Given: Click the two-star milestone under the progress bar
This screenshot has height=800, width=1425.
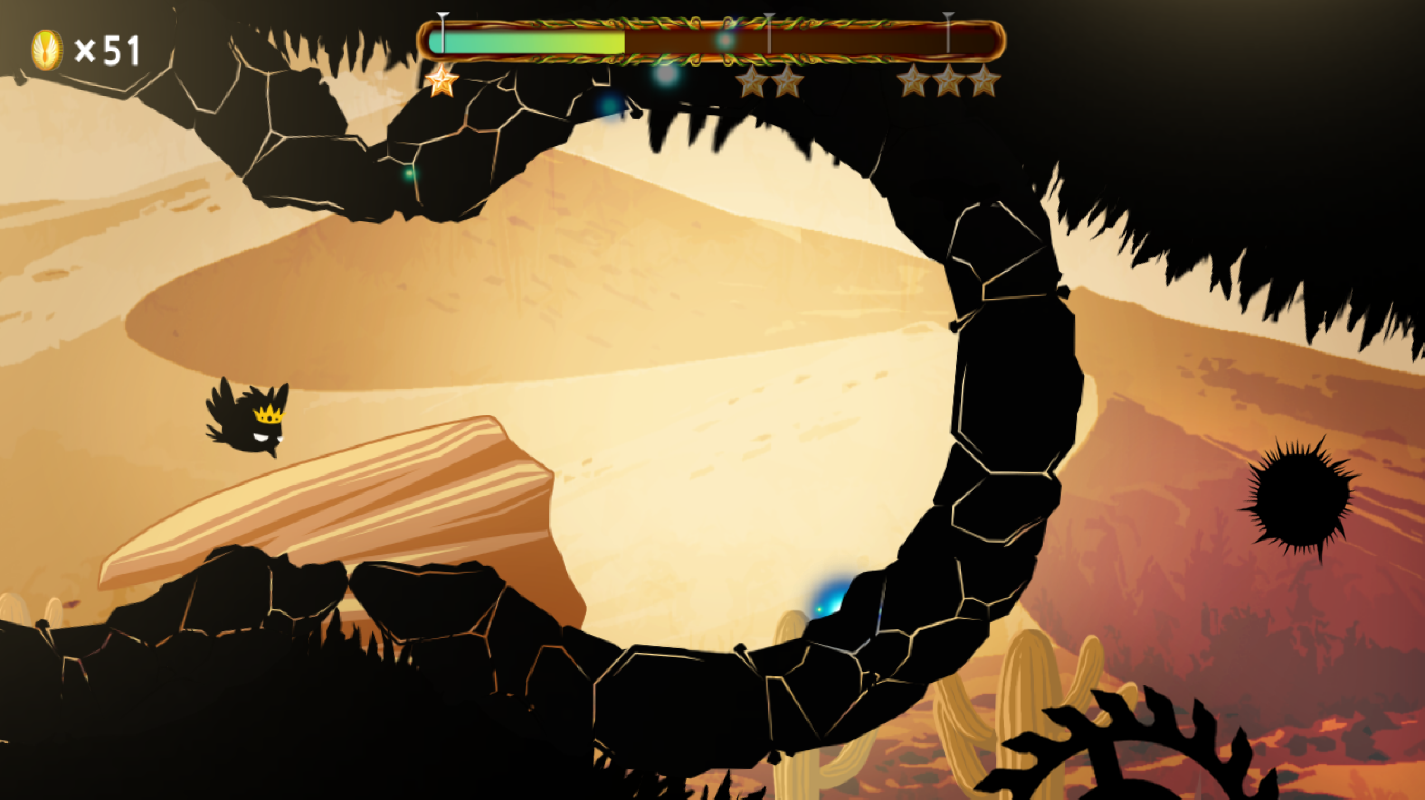Looking at the screenshot, I should tap(772, 81).
